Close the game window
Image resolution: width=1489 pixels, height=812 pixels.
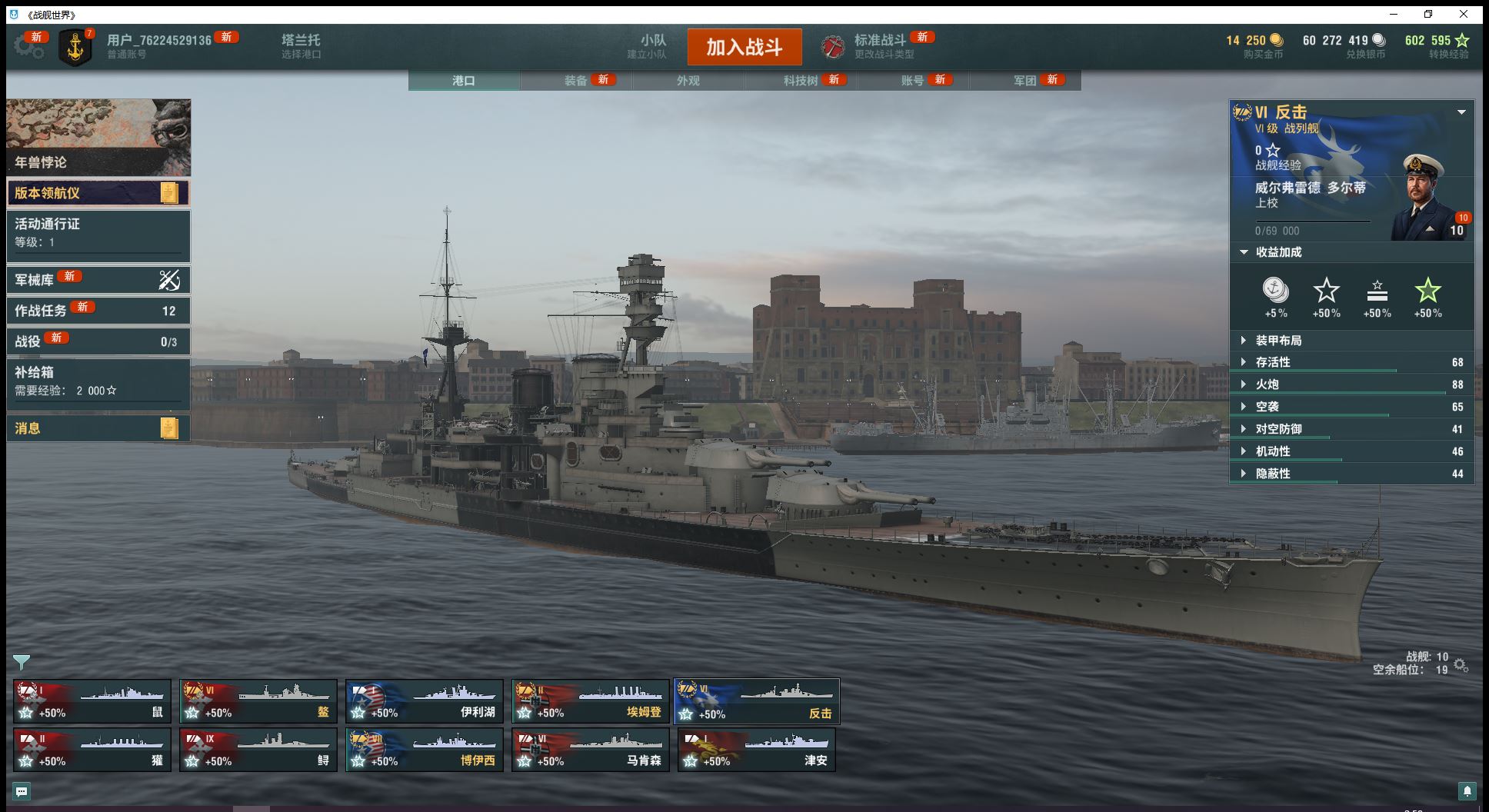pyautogui.click(x=1464, y=14)
